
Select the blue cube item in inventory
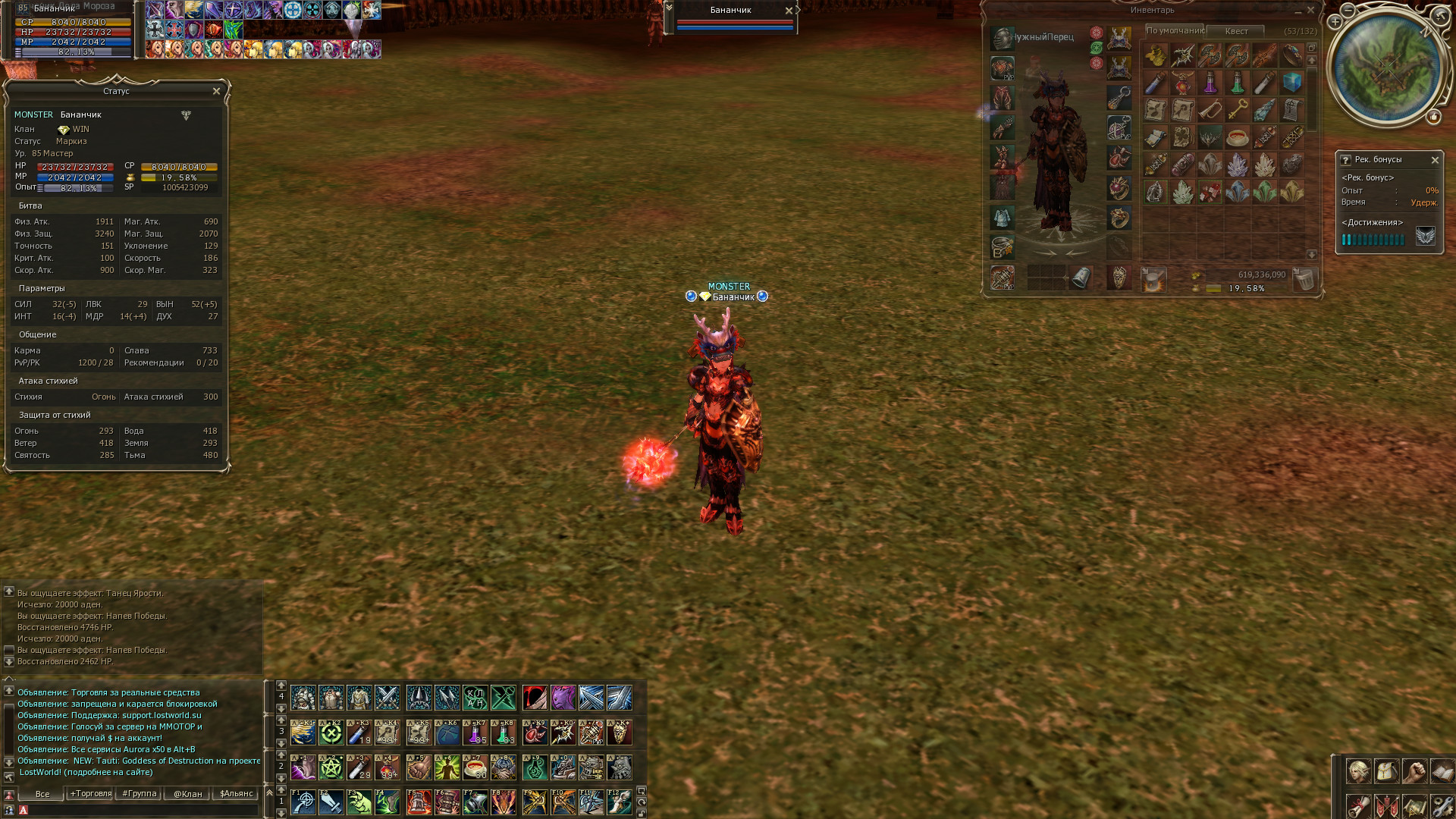1292,82
